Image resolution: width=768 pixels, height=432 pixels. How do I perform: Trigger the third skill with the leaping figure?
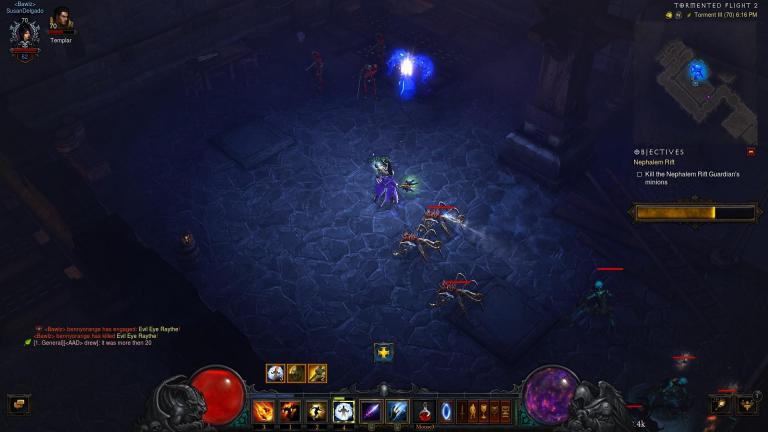[317, 410]
